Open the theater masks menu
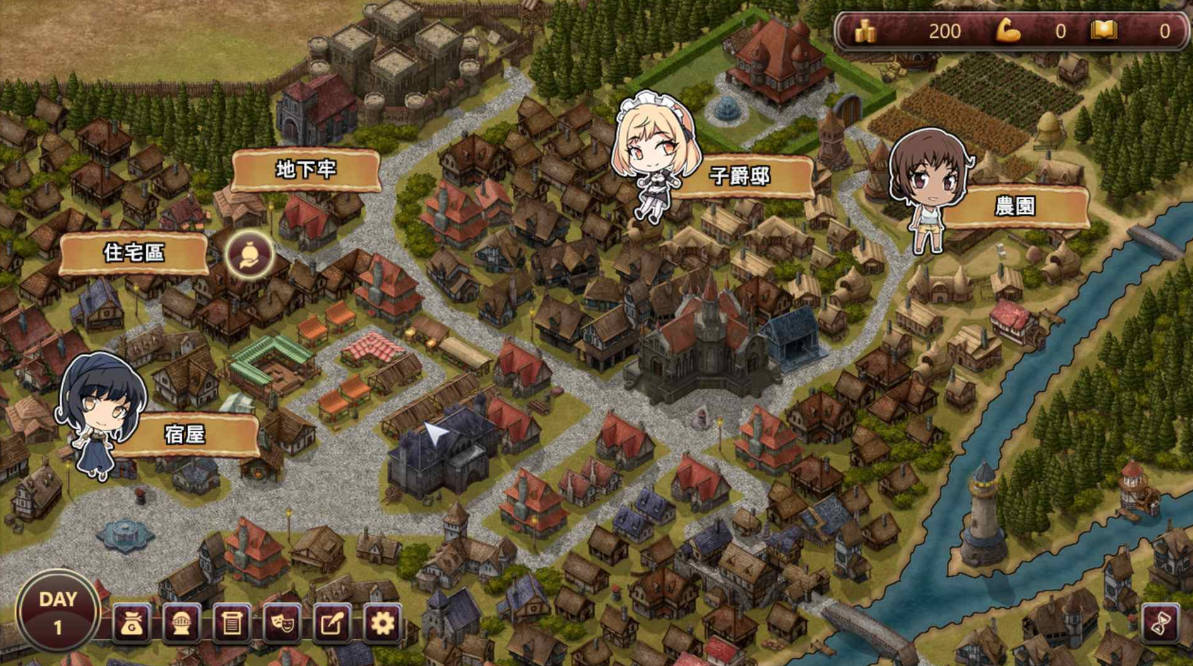 (x=282, y=625)
